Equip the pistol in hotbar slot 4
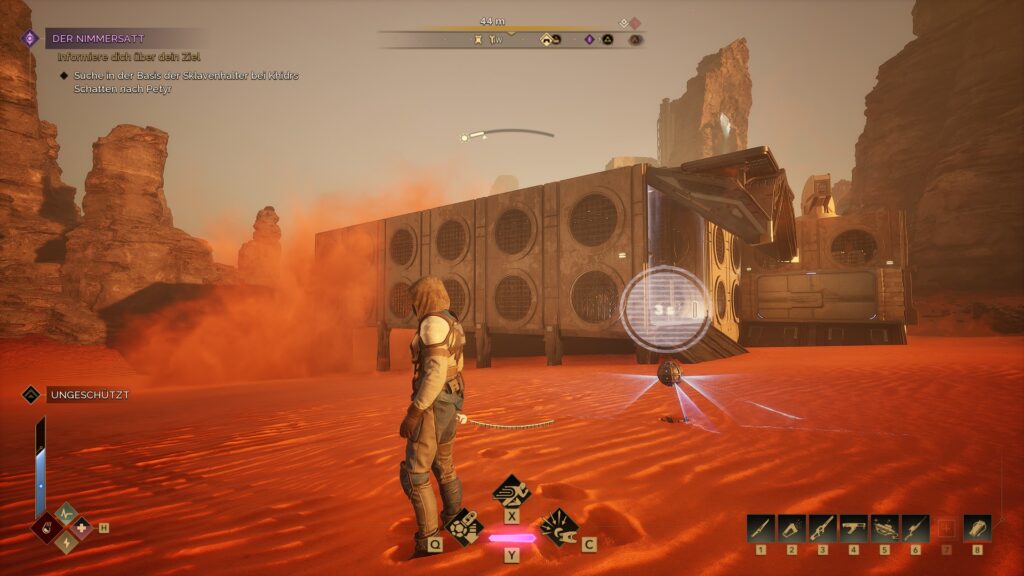1024x576 pixels. pyautogui.click(x=853, y=528)
